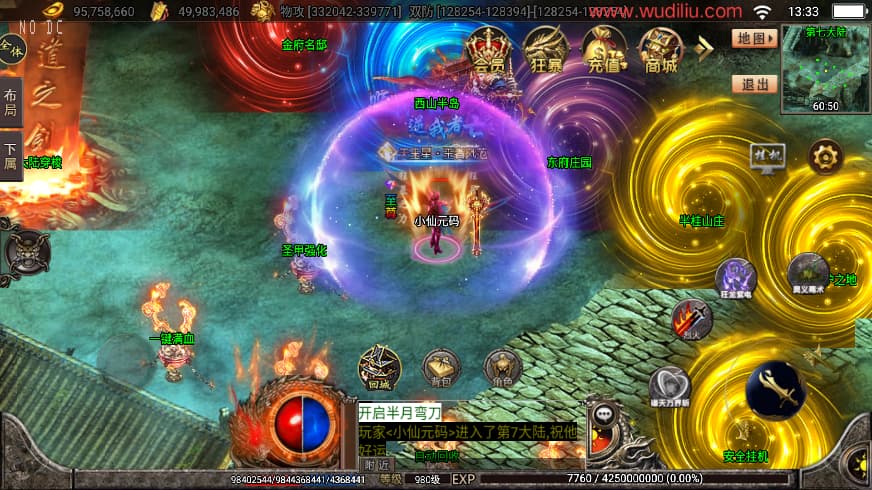Screen dimensions: 872x490
Task: Tap the main sword attack button
Action: point(777,390)
